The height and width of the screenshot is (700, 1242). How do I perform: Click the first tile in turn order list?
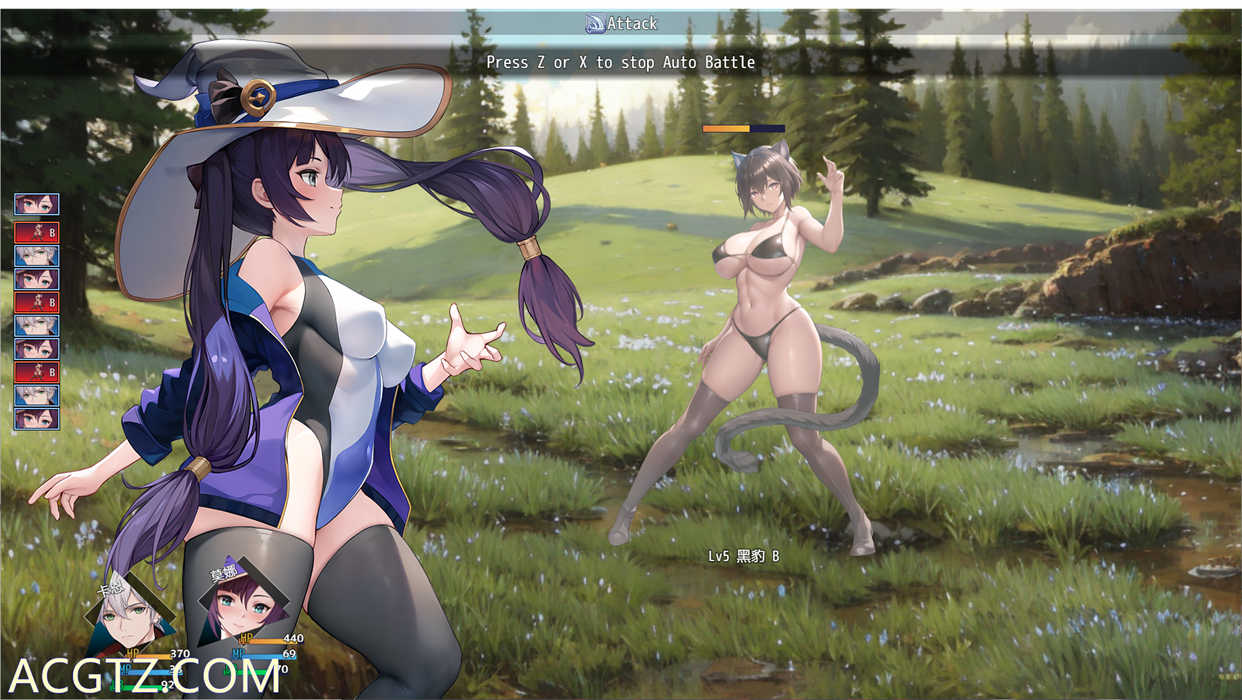coord(37,204)
